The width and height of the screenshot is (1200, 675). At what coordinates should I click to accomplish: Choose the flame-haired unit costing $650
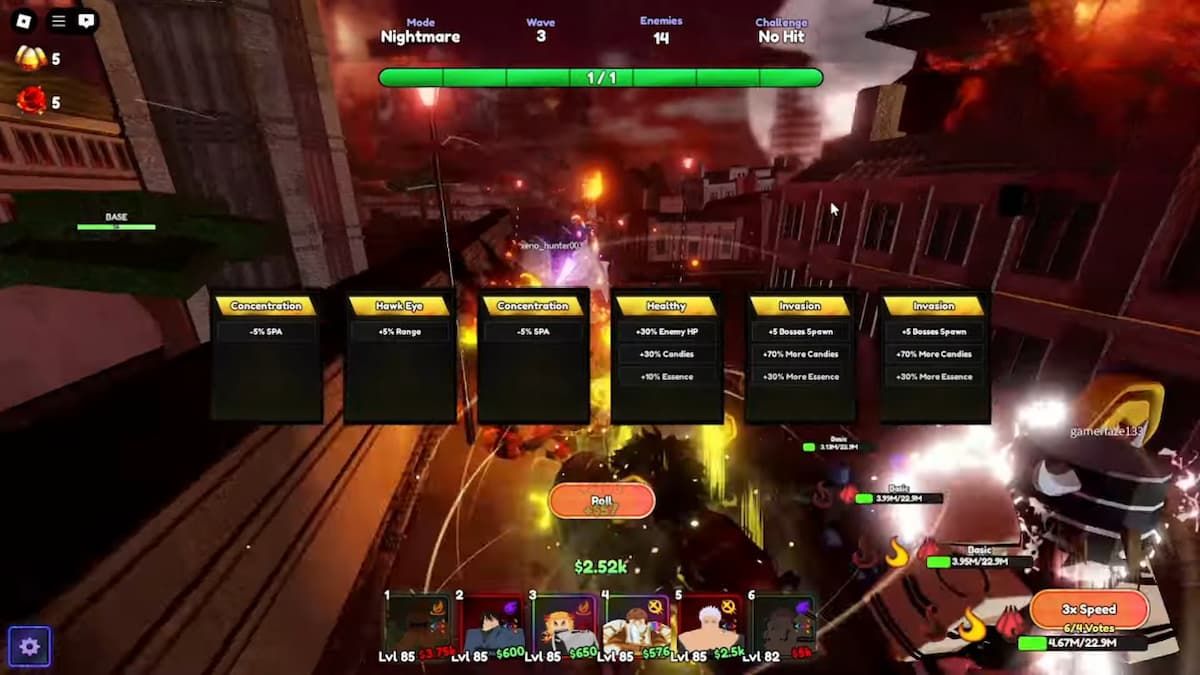(565, 624)
